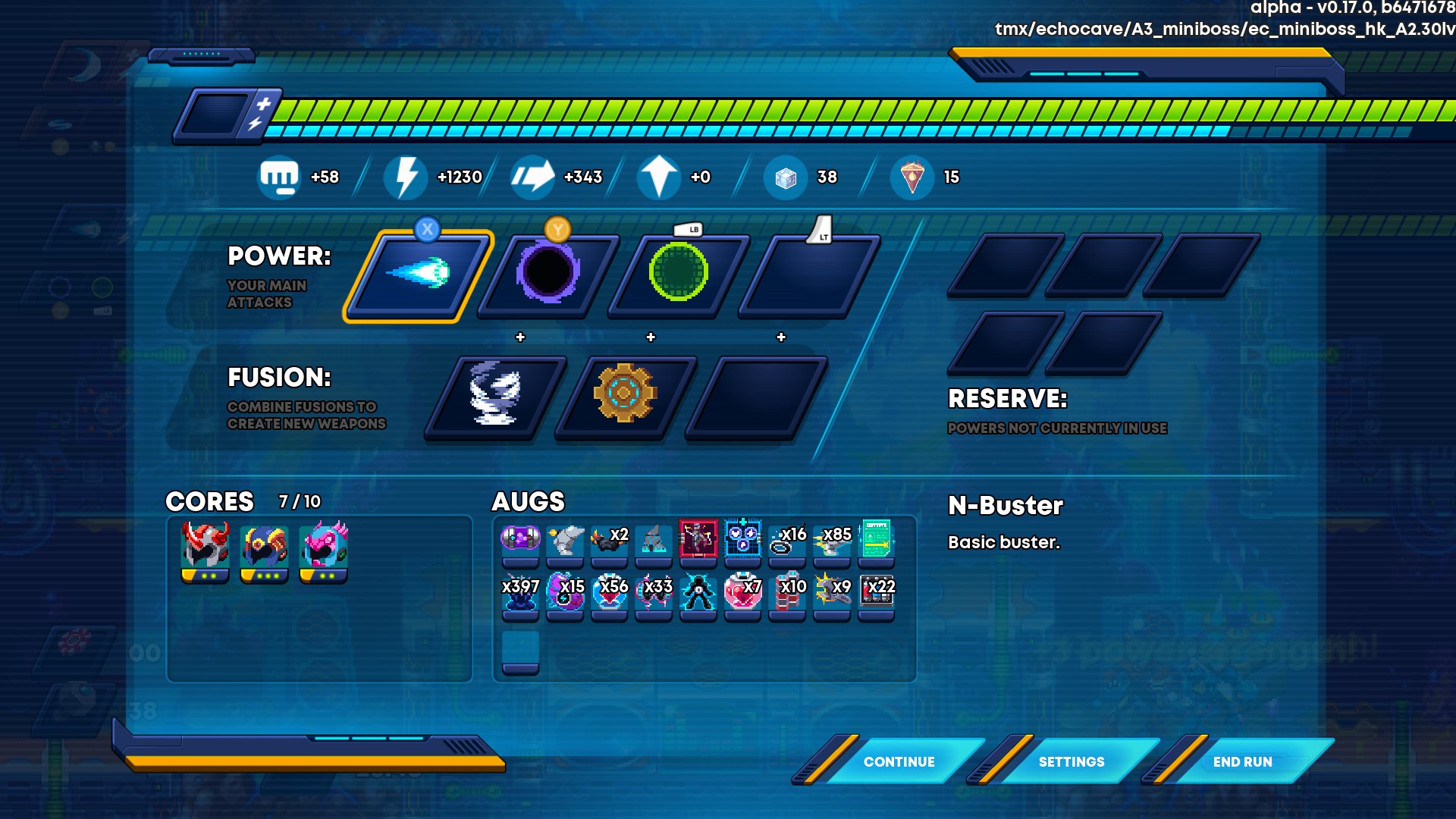Select the red-framed robot aug

pos(698,540)
